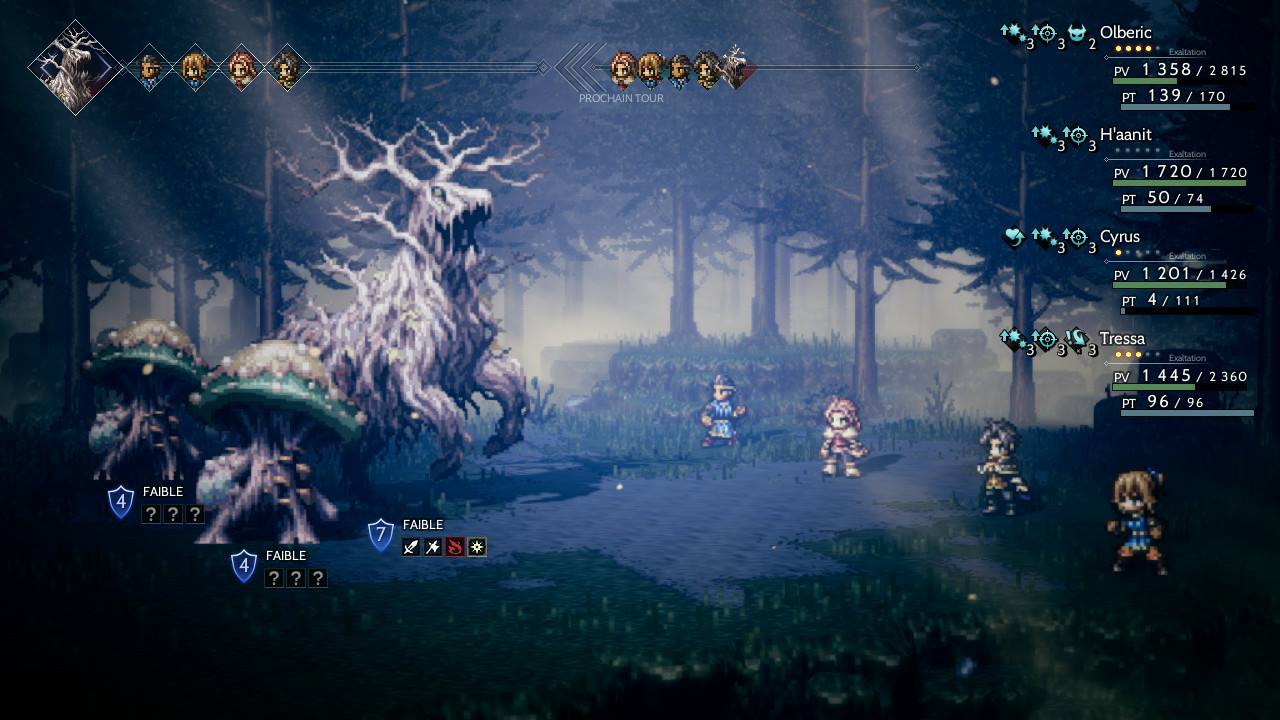Image resolution: width=1280 pixels, height=720 pixels.
Task: Click the sword weakness icon
Action: [x=411, y=547]
